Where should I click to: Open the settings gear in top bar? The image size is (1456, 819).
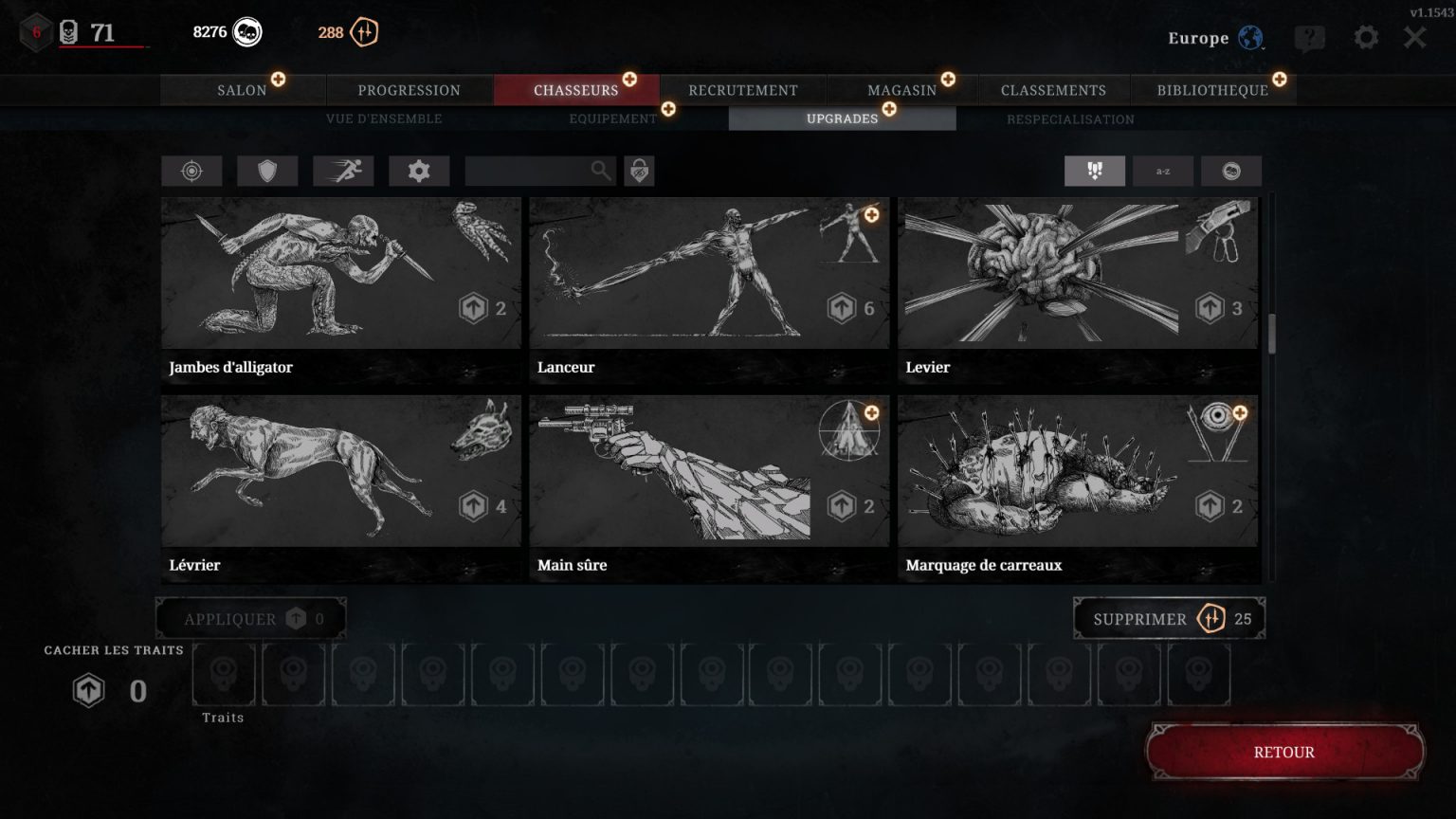click(x=1365, y=38)
